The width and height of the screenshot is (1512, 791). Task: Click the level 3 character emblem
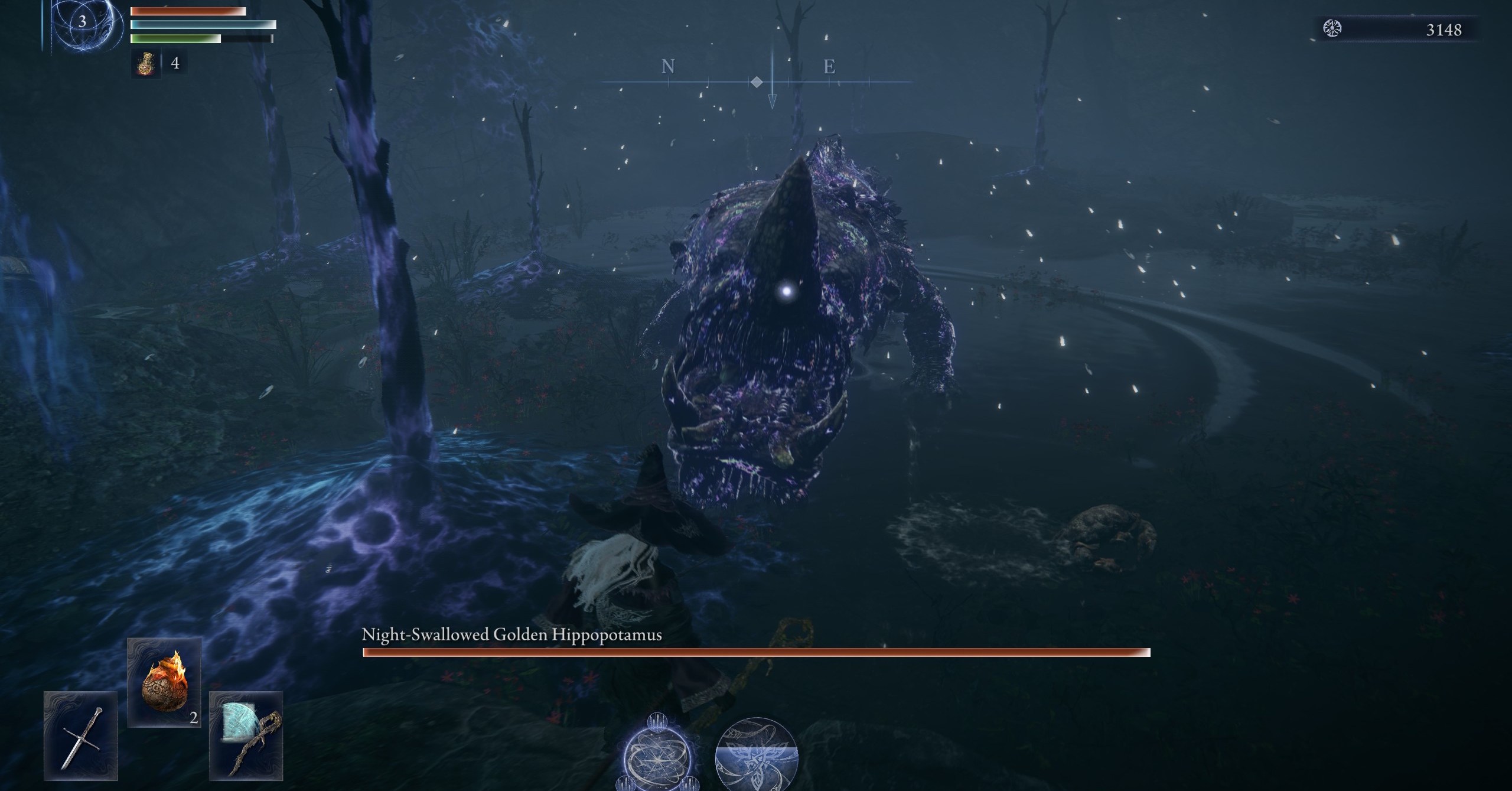click(82, 22)
